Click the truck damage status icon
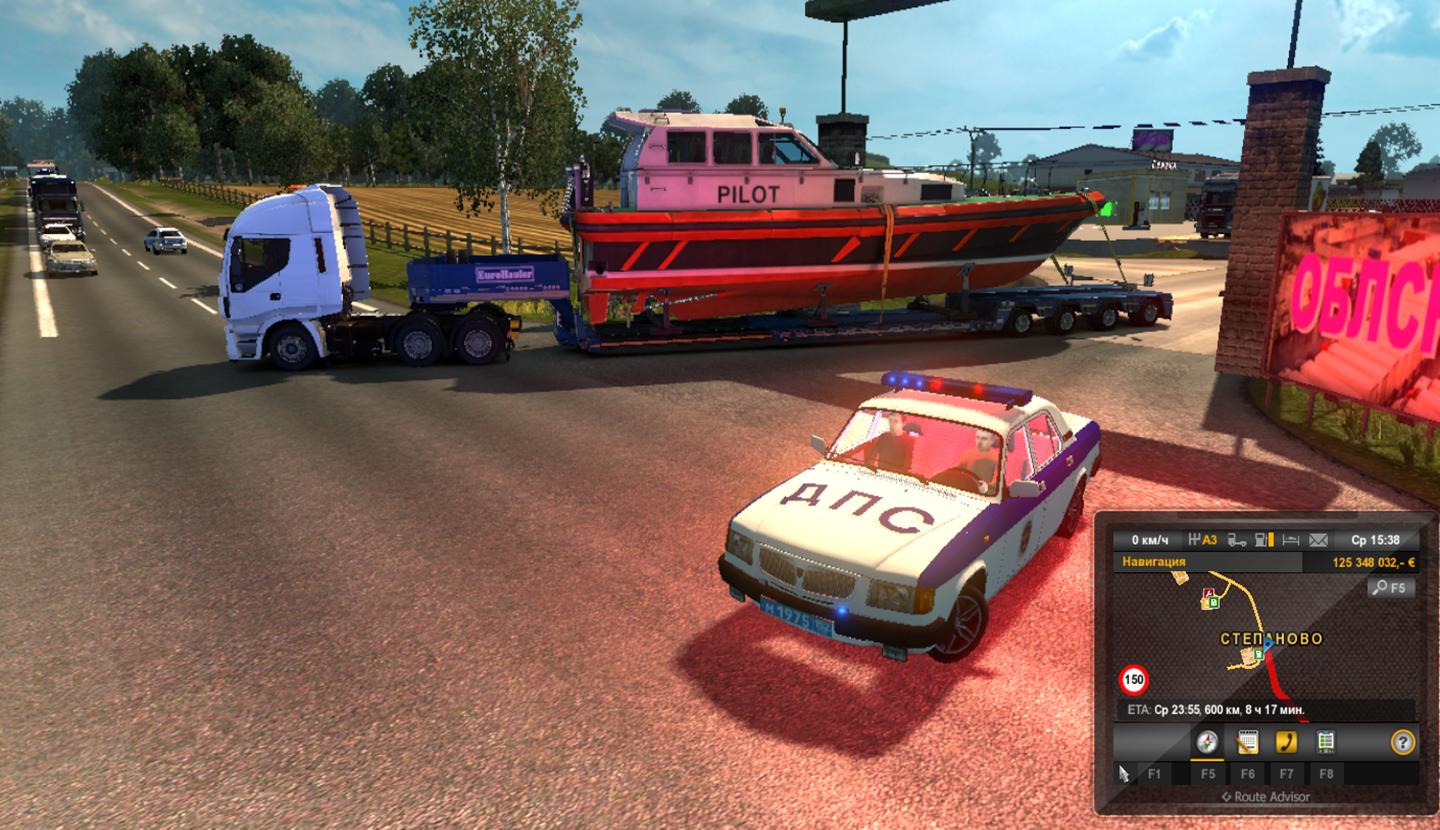Viewport: 1440px width, 830px height. click(1236, 540)
